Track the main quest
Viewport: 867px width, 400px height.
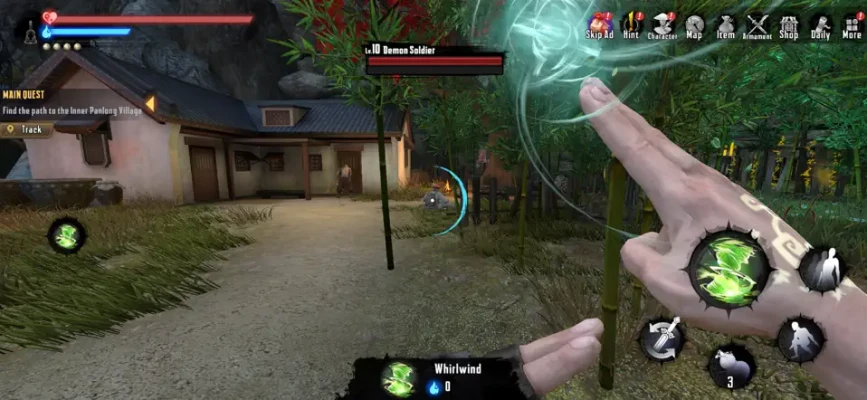coord(28,129)
